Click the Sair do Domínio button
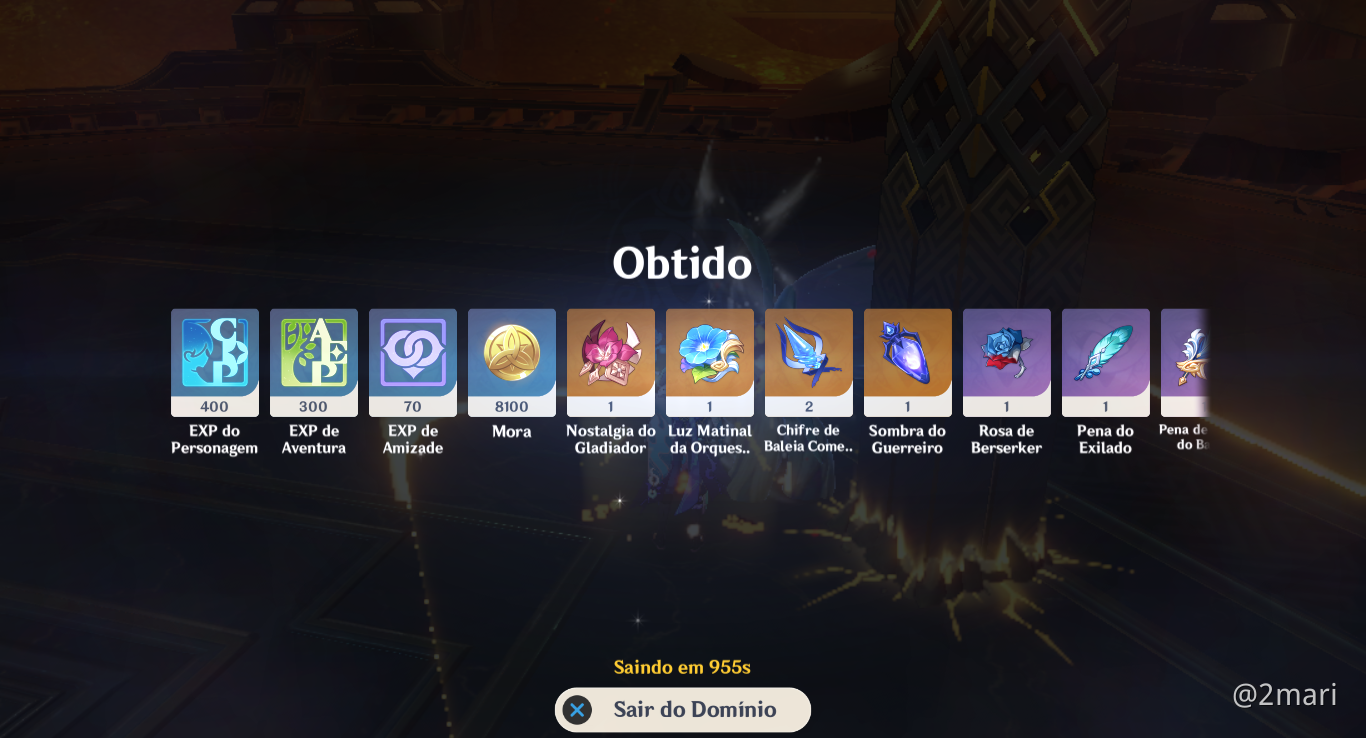 [x=683, y=710]
